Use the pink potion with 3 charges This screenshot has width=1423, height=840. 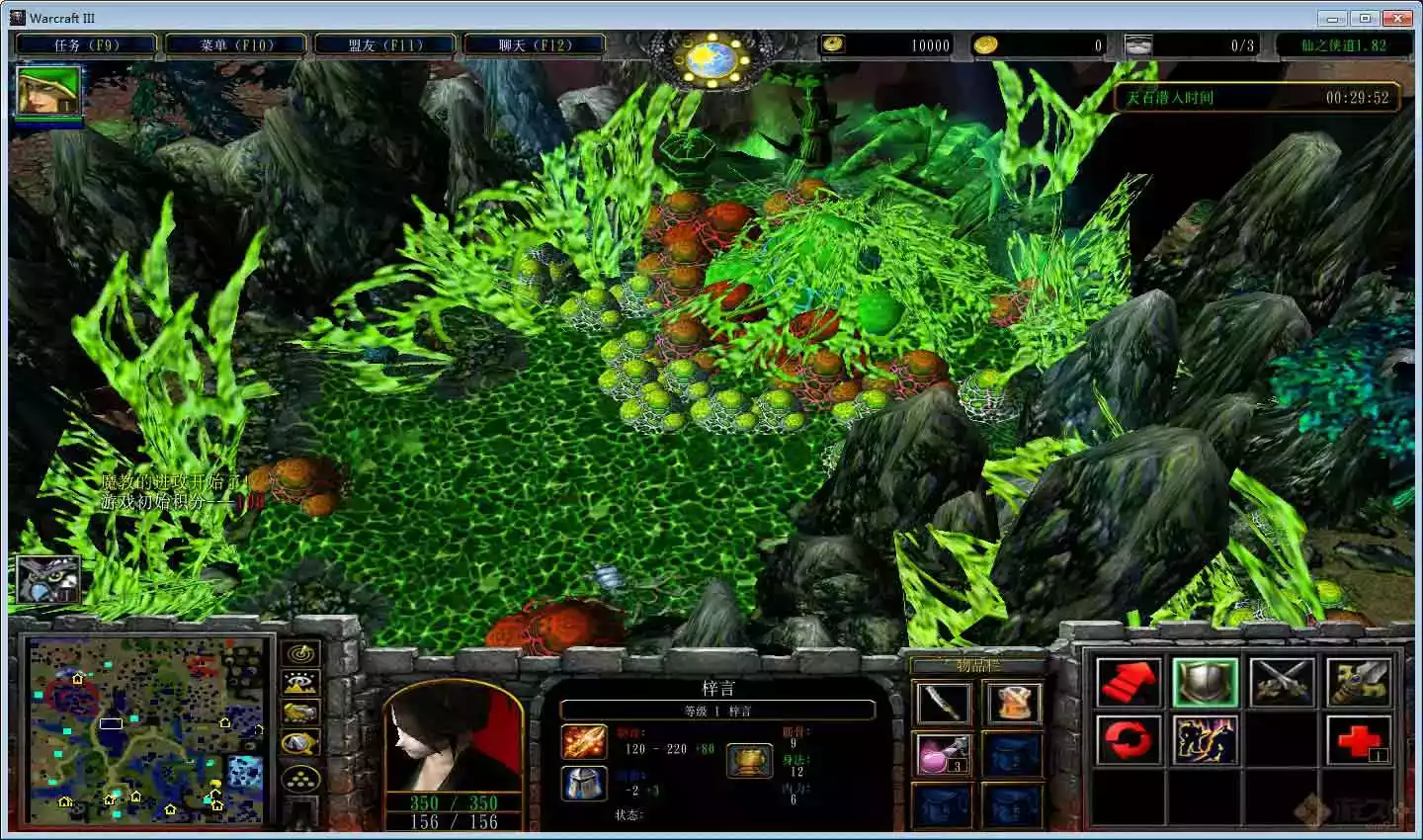tap(944, 754)
